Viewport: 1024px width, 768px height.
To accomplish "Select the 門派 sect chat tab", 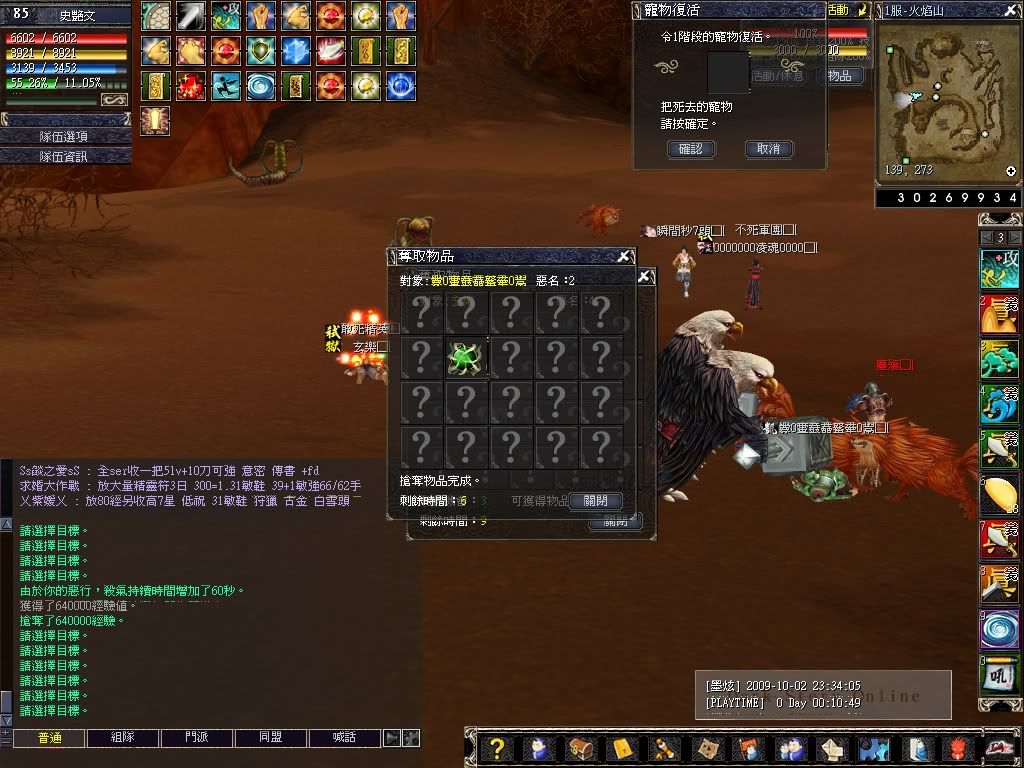I will (196, 738).
